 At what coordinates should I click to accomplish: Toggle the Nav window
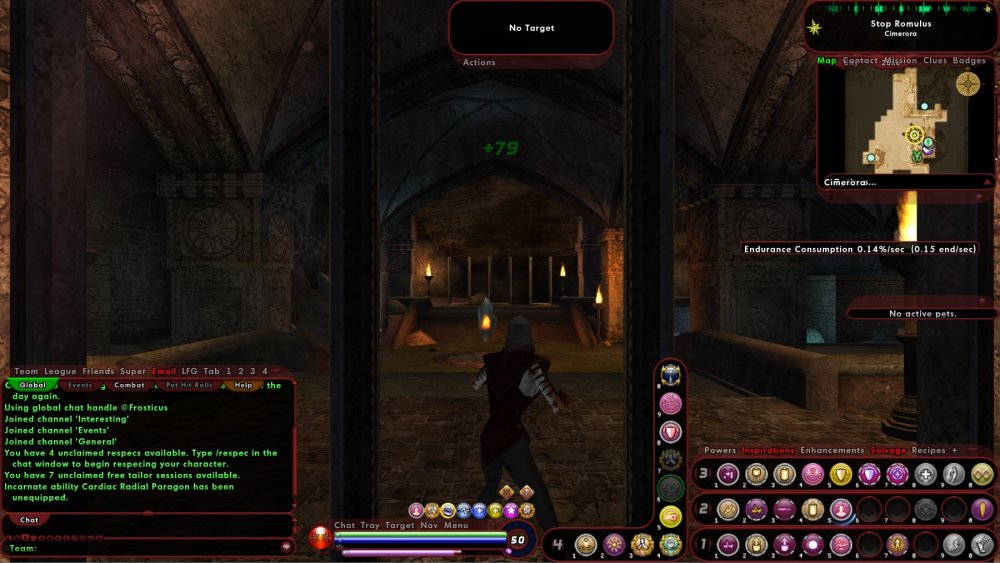pyautogui.click(x=429, y=525)
